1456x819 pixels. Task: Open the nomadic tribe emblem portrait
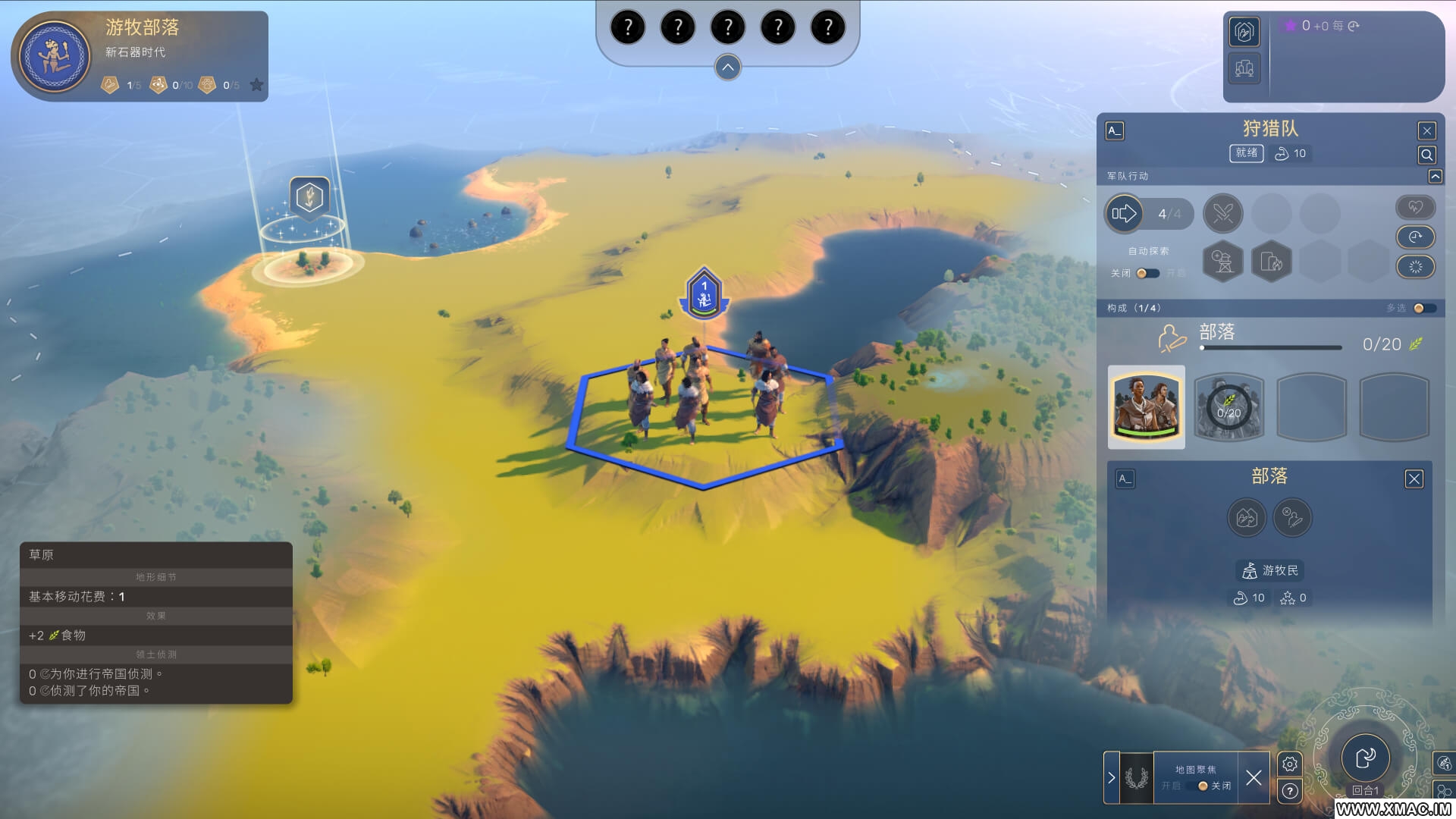coord(55,57)
